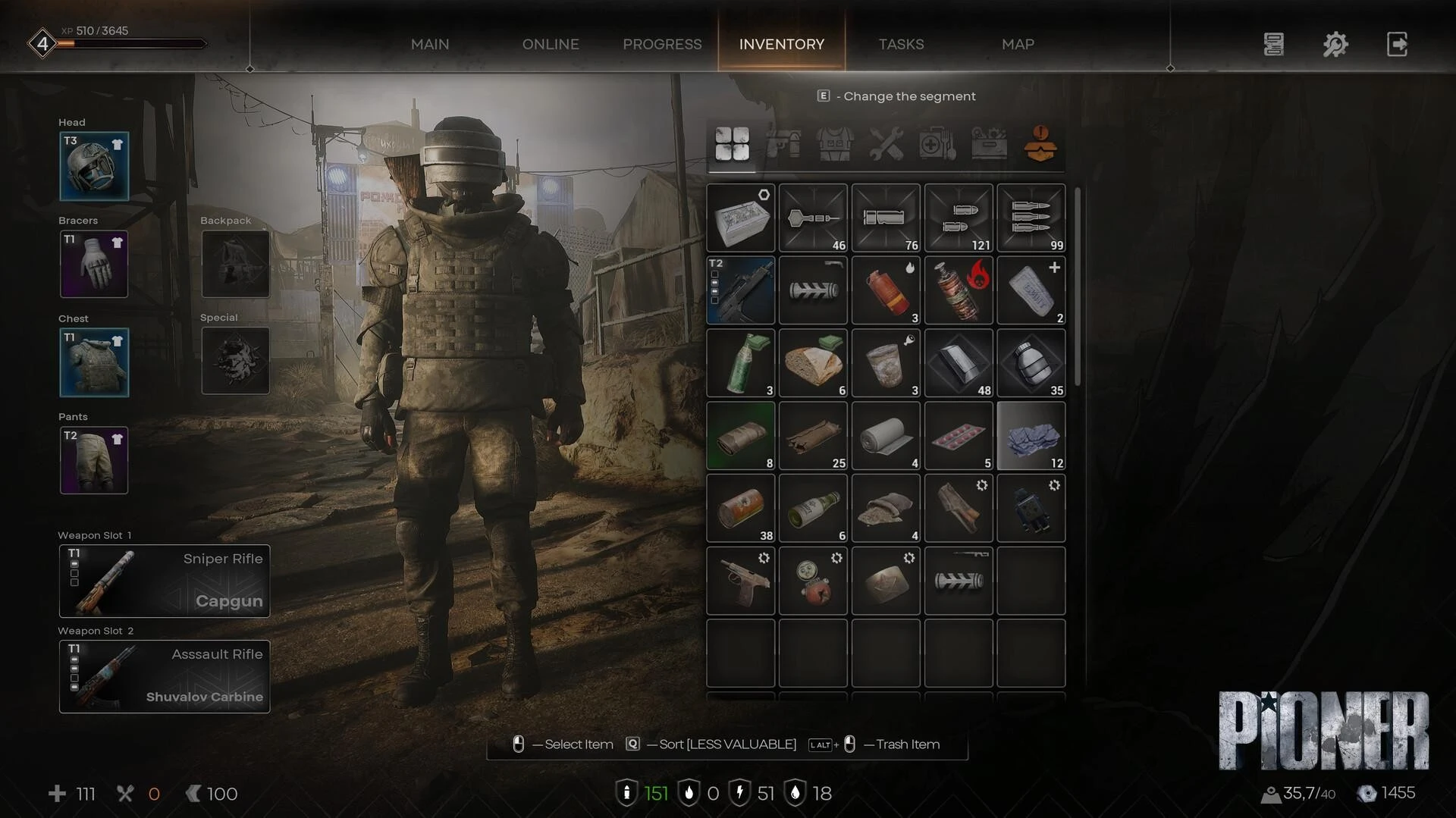Screen dimensions: 1456x818
Task: Open the settings gear icon
Action: [x=1335, y=45]
